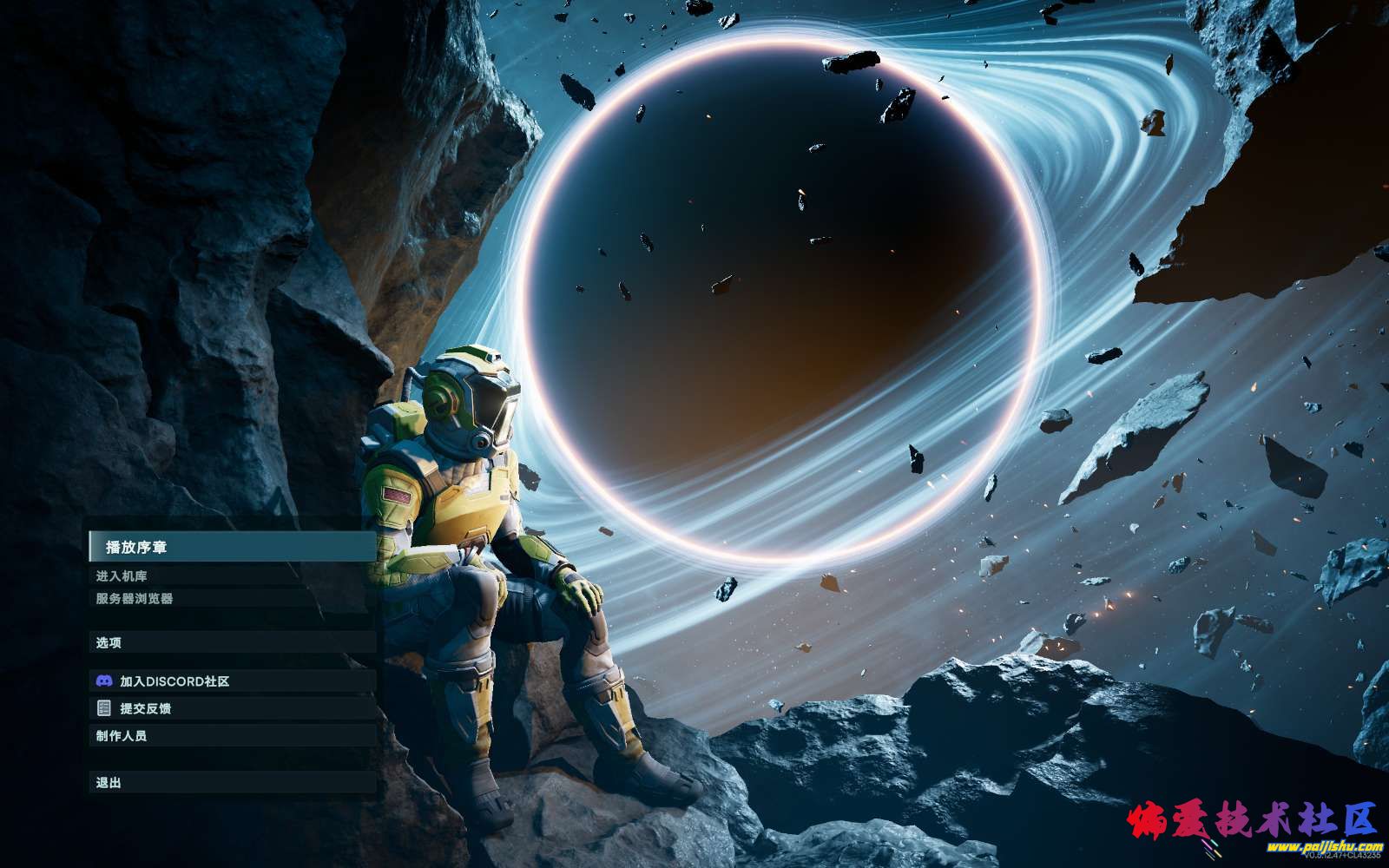
Task: Click 提交反馈 to submit feedback
Action: coord(145,708)
